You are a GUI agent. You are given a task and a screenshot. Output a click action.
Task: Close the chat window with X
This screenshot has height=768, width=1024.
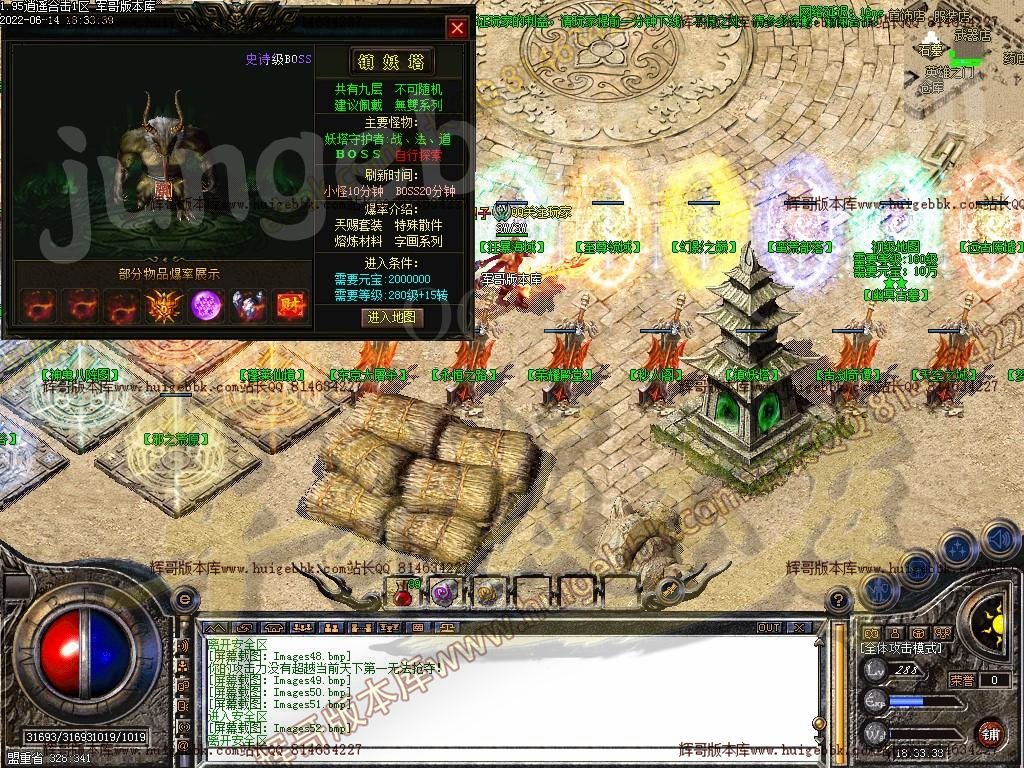tap(799, 628)
